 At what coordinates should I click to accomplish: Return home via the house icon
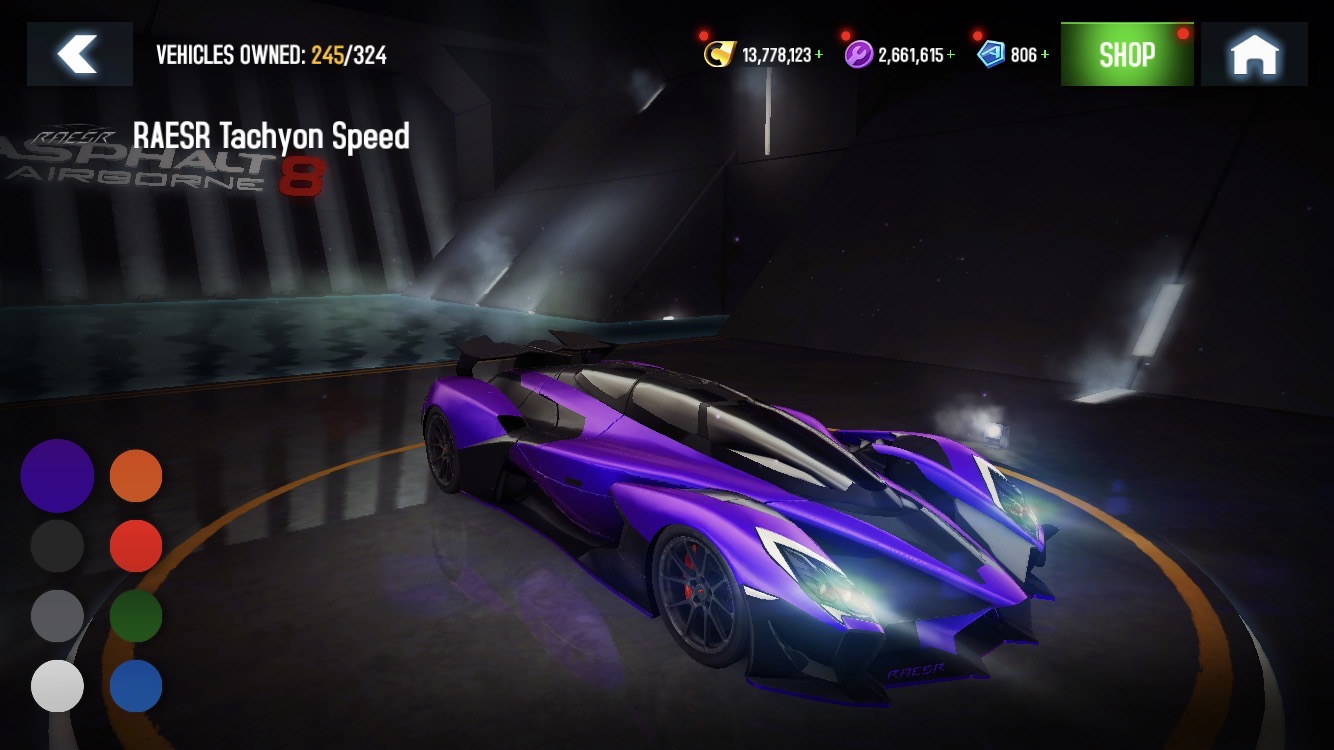point(1253,53)
